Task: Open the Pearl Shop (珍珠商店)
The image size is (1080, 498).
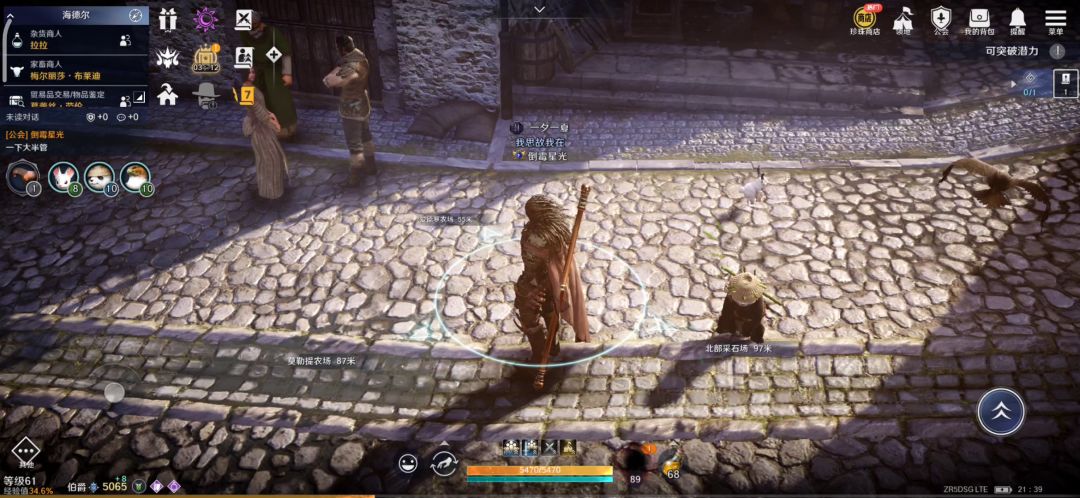Action: [865, 19]
